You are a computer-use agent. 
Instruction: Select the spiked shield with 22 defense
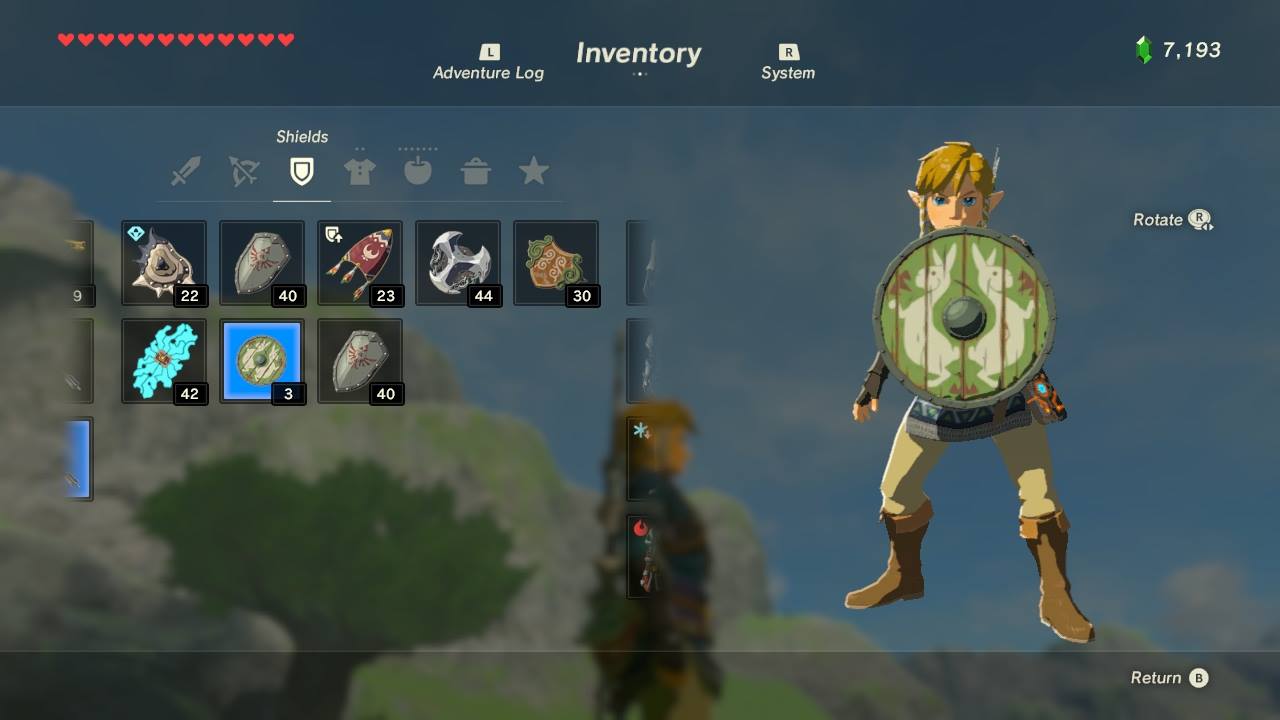click(164, 263)
